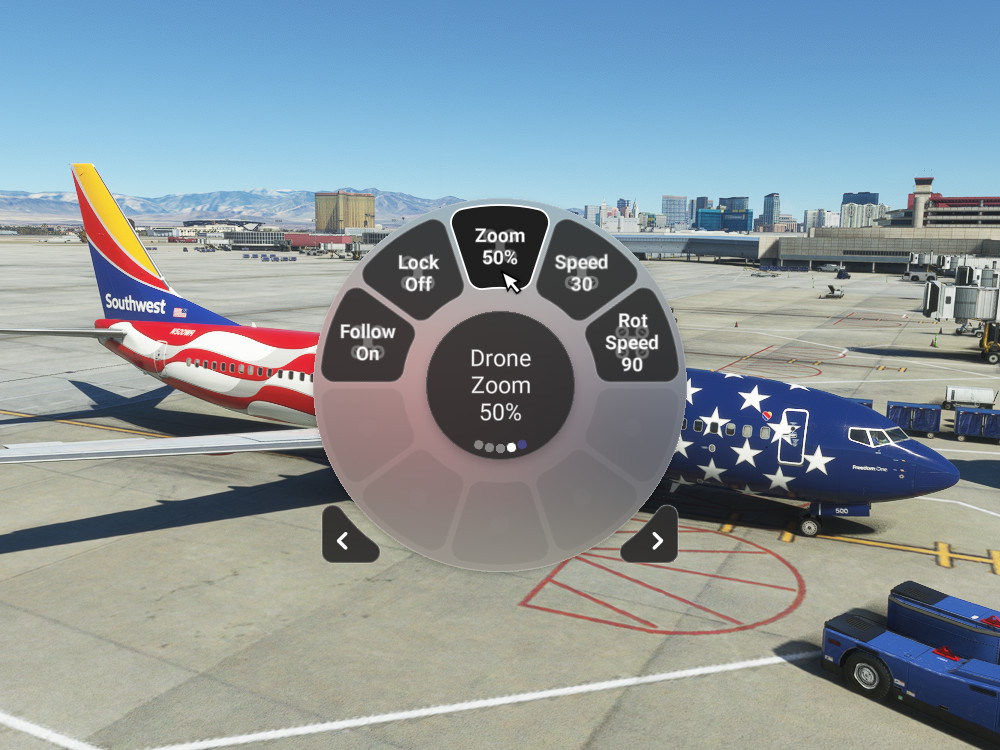Go to previous wheel page with left arrow

tap(346, 540)
